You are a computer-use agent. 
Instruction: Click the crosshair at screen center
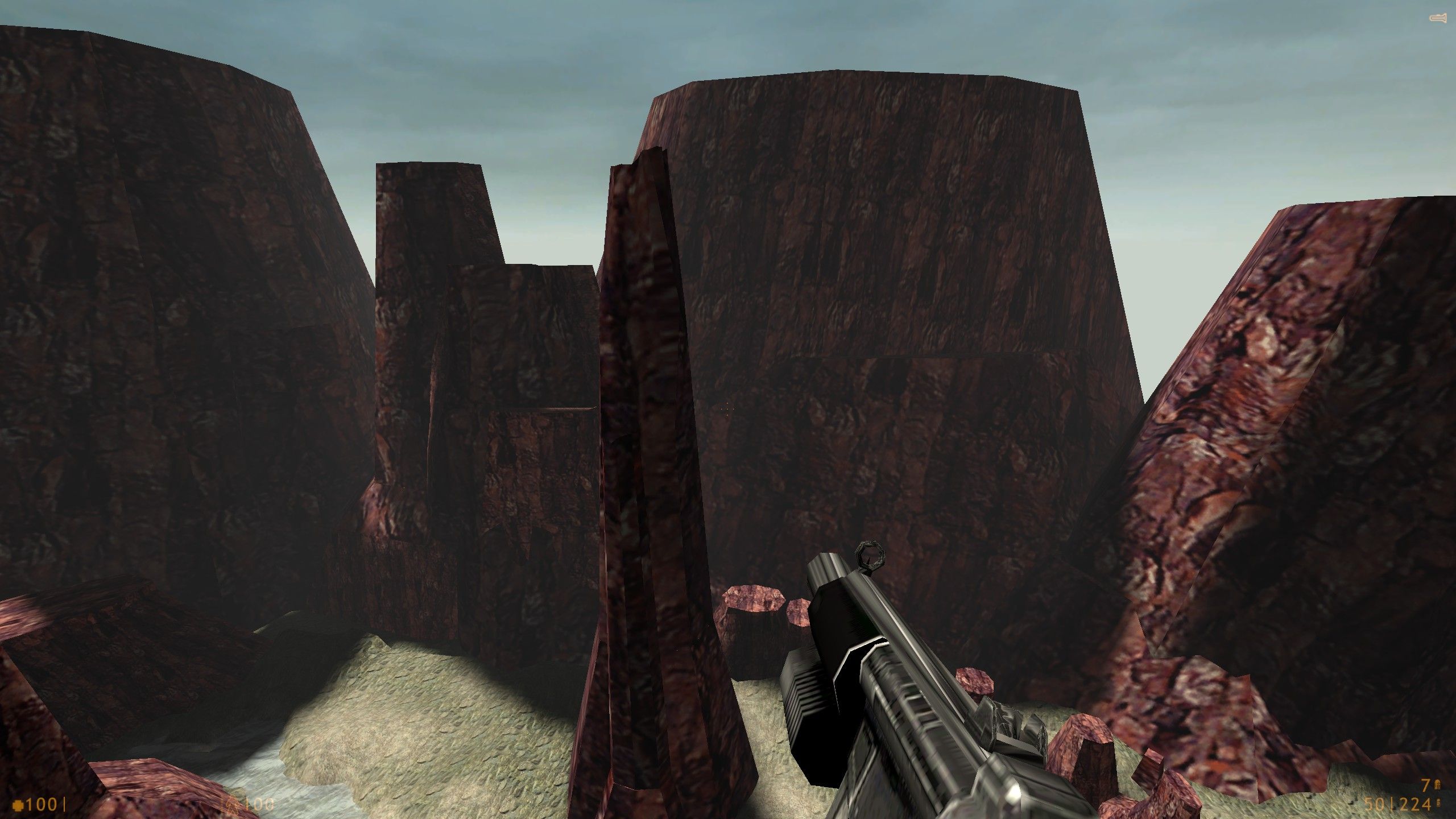tap(728, 408)
